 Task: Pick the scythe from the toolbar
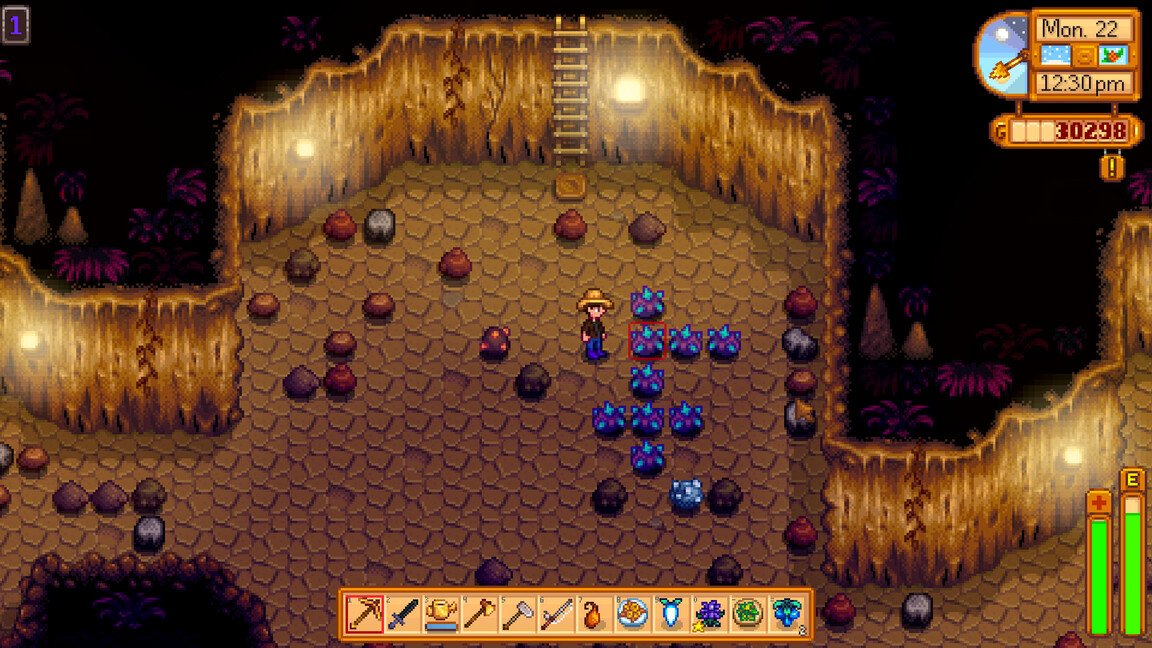coord(555,613)
